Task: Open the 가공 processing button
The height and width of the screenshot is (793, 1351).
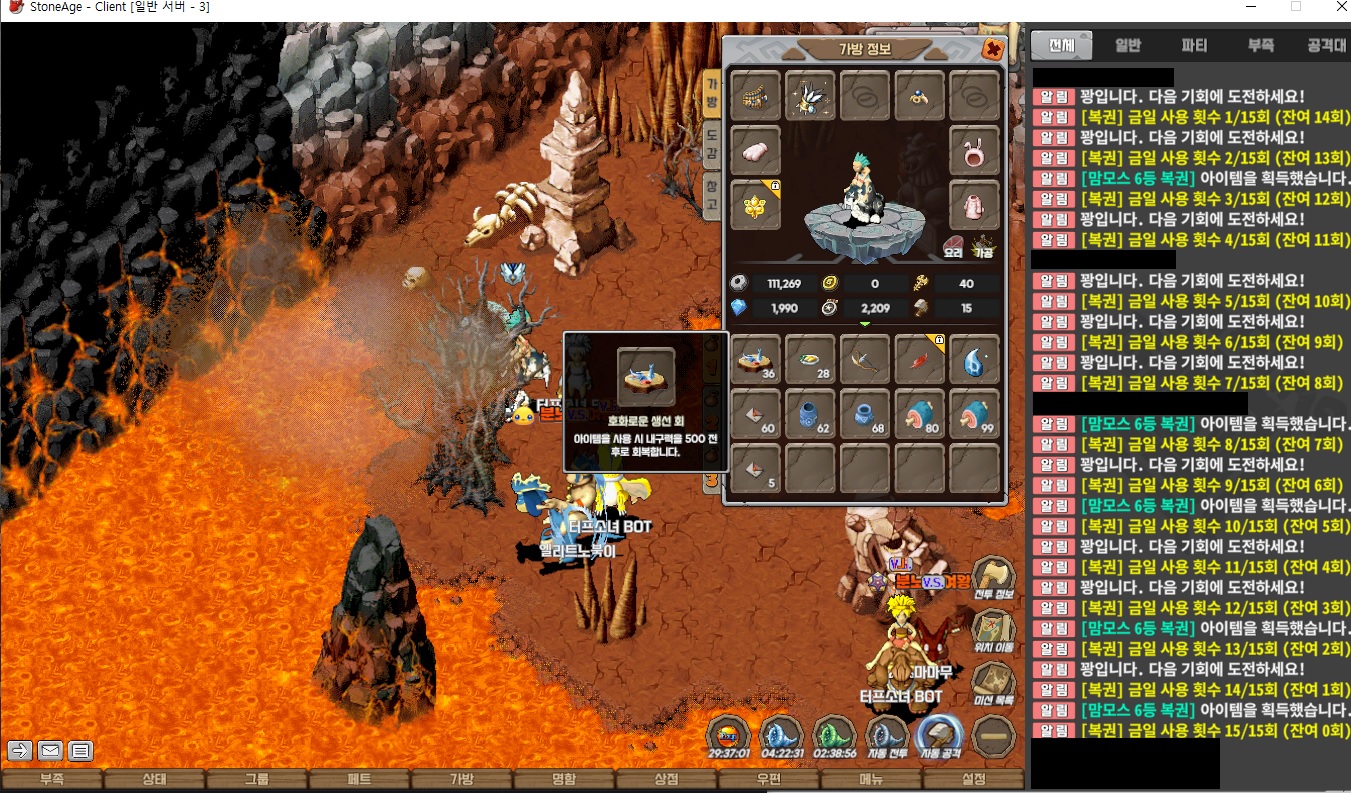Action: [984, 245]
